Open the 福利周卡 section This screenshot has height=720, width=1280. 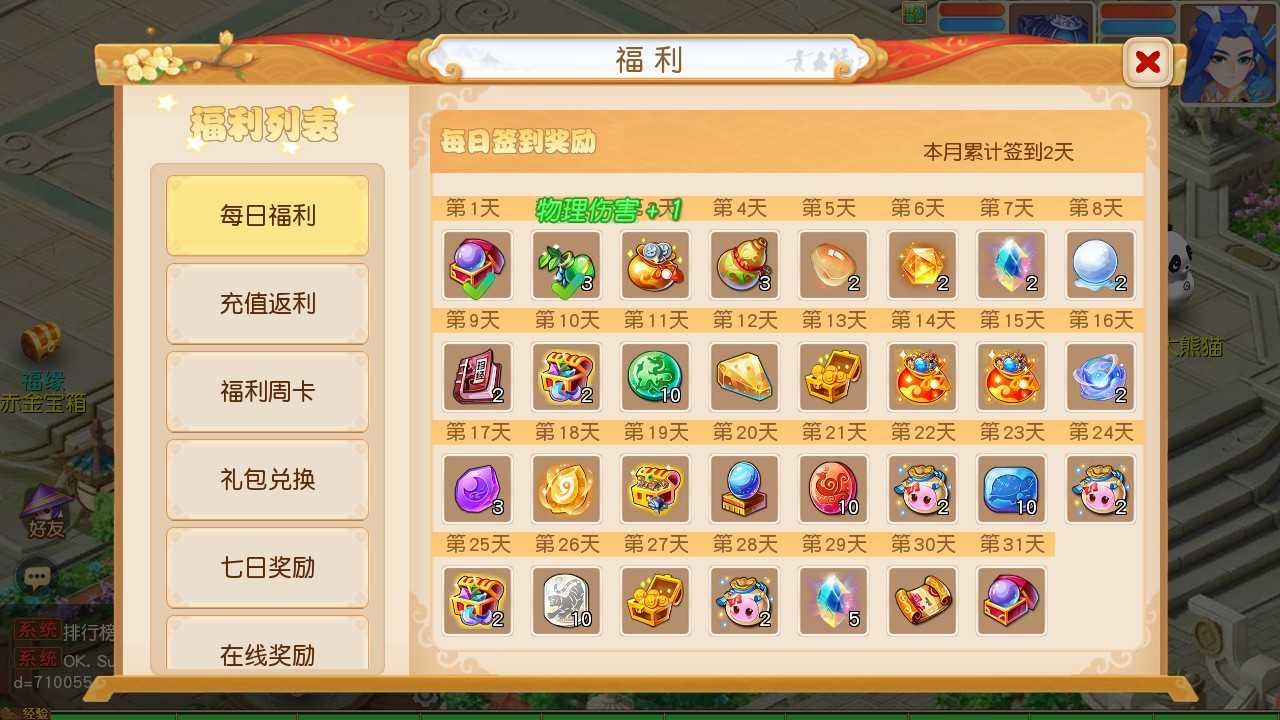[267, 391]
